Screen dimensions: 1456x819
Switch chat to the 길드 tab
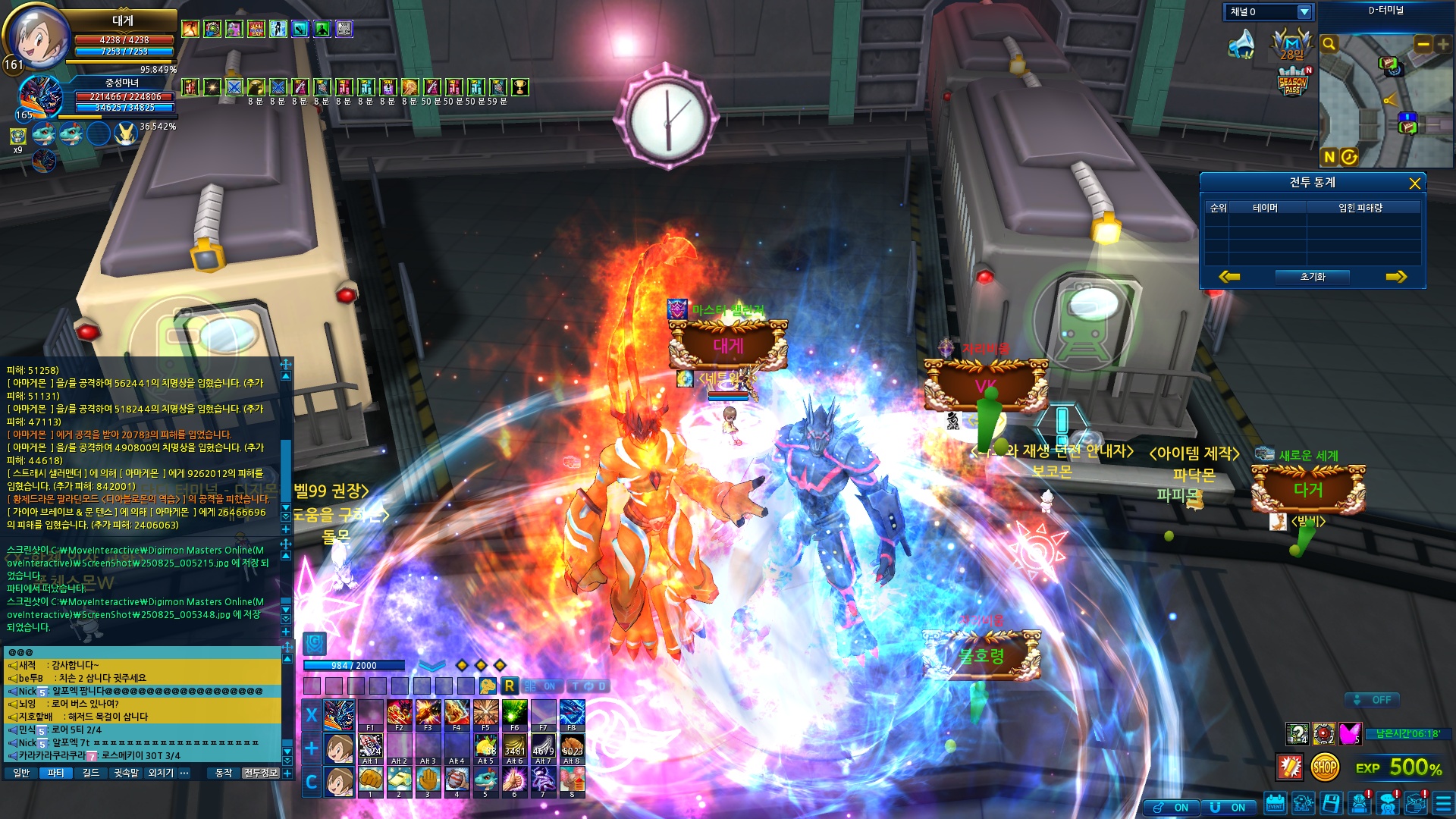coord(91,773)
